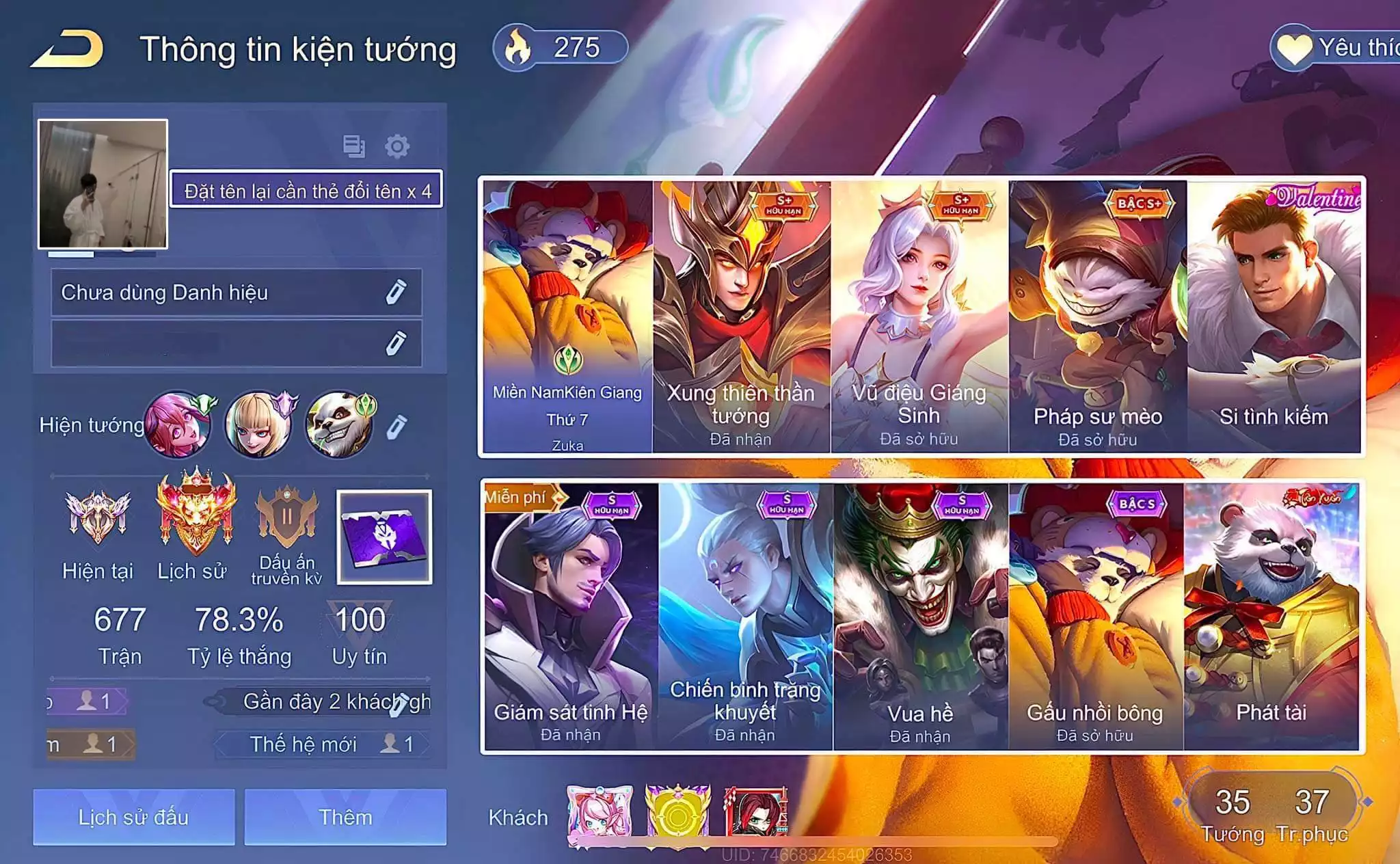Open the Lịch sử đấu match history
The width and height of the screenshot is (1400, 864).
pos(133,817)
